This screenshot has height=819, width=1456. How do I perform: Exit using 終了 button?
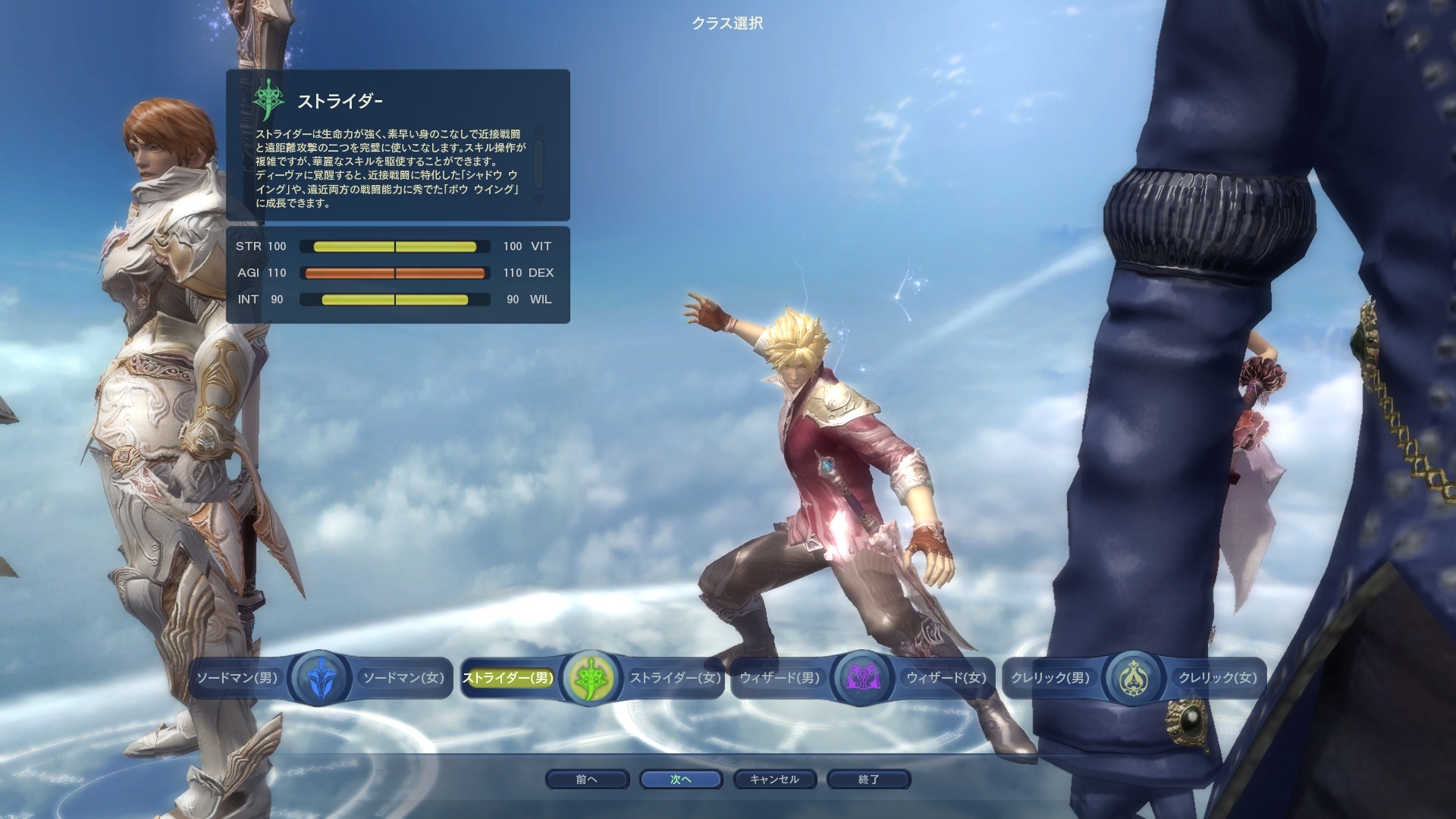868,780
